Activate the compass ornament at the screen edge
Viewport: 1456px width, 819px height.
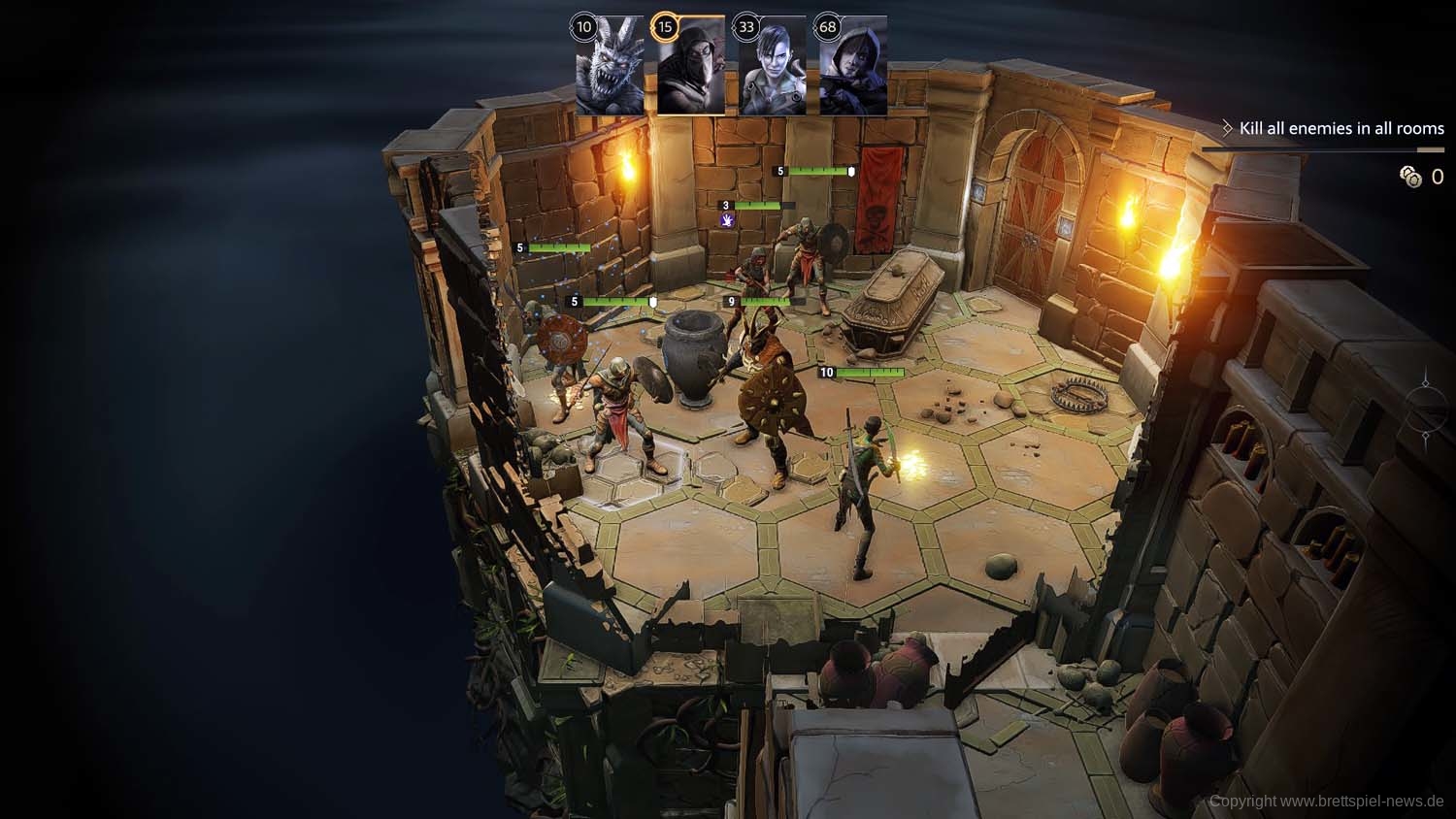tap(1427, 405)
